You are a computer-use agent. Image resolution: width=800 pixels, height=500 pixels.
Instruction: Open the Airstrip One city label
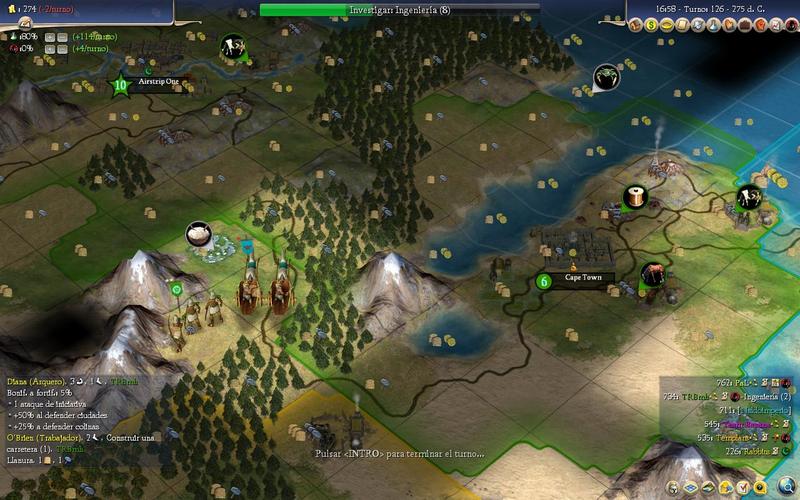point(158,83)
